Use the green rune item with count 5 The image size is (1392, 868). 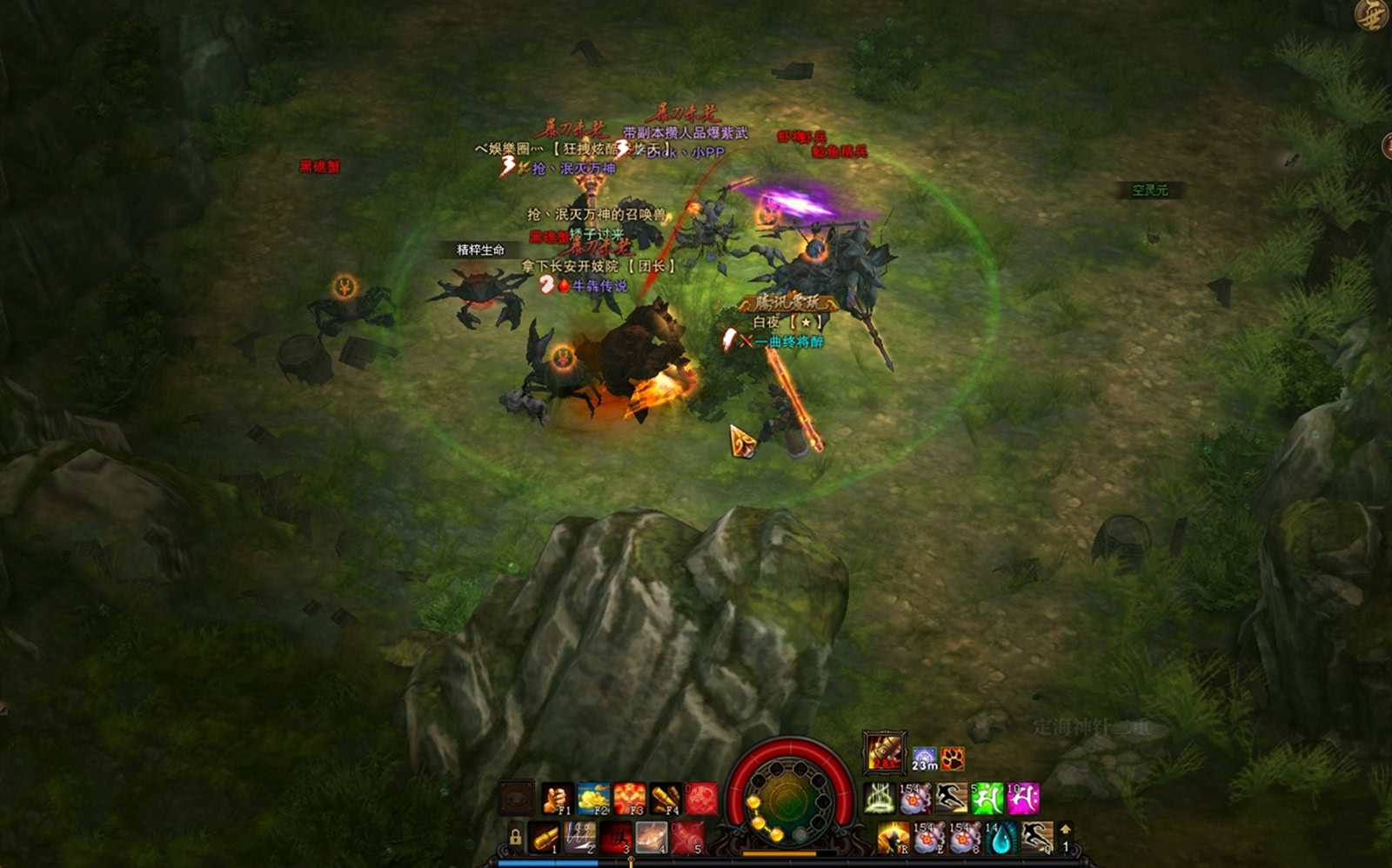pos(987,798)
